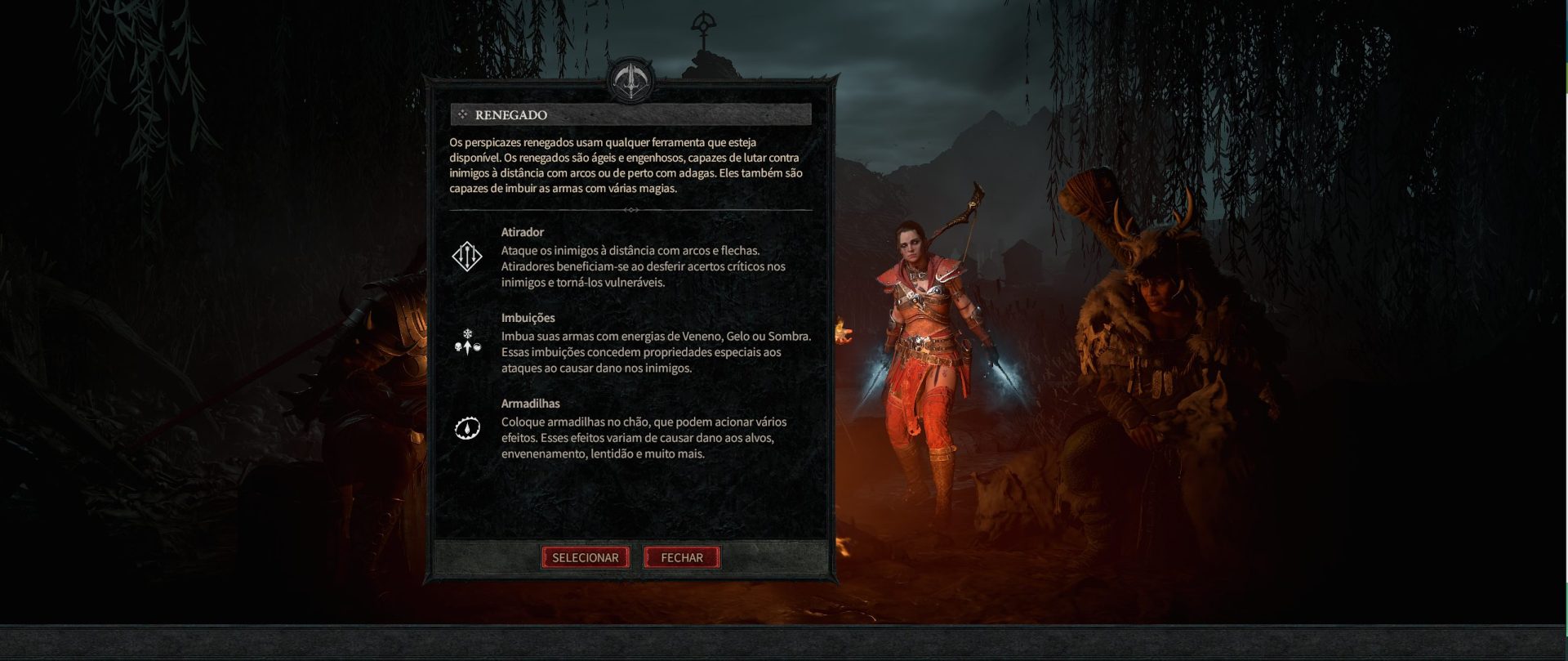Click the Atirador heading text
The image size is (1568, 661).
(x=523, y=231)
